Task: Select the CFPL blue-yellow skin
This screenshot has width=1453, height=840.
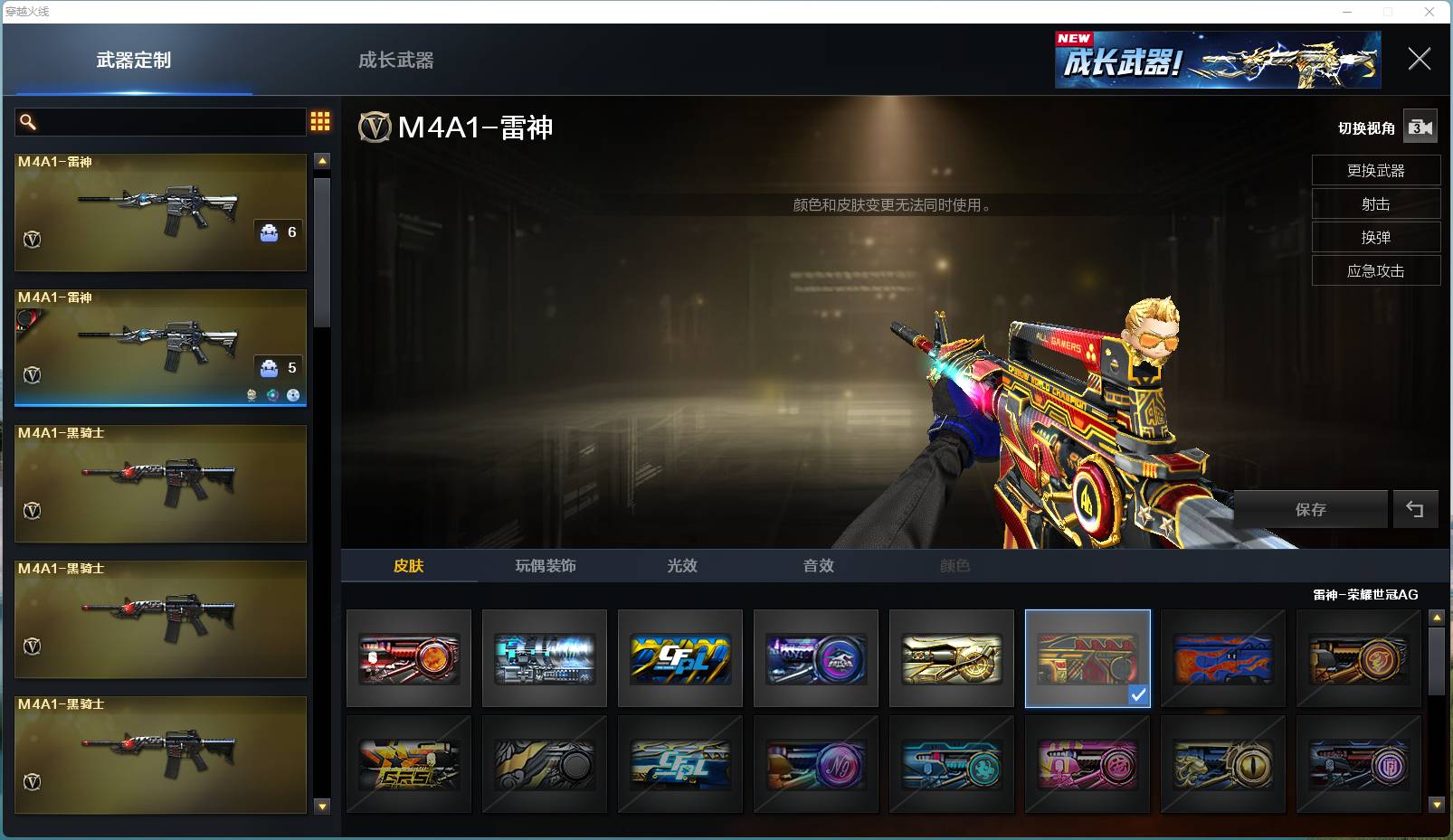Action: click(680, 658)
